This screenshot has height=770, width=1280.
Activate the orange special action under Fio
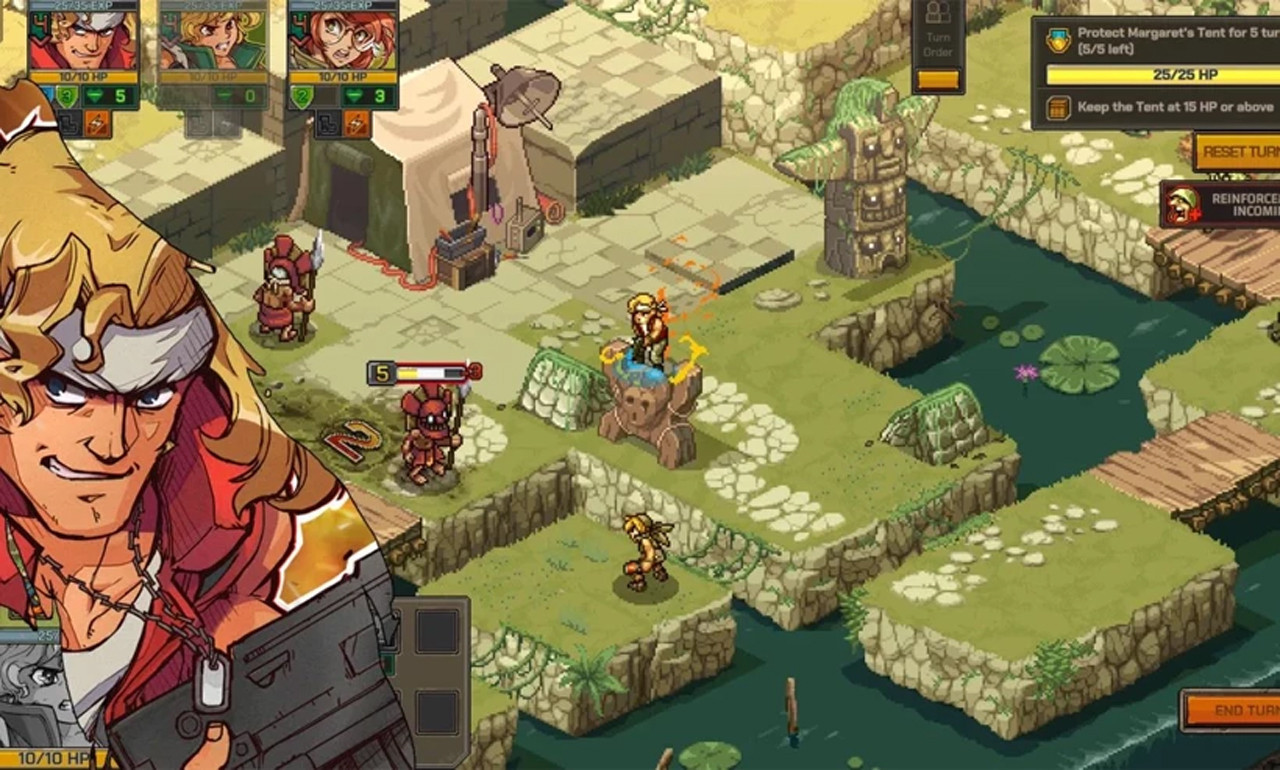pos(357,124)
